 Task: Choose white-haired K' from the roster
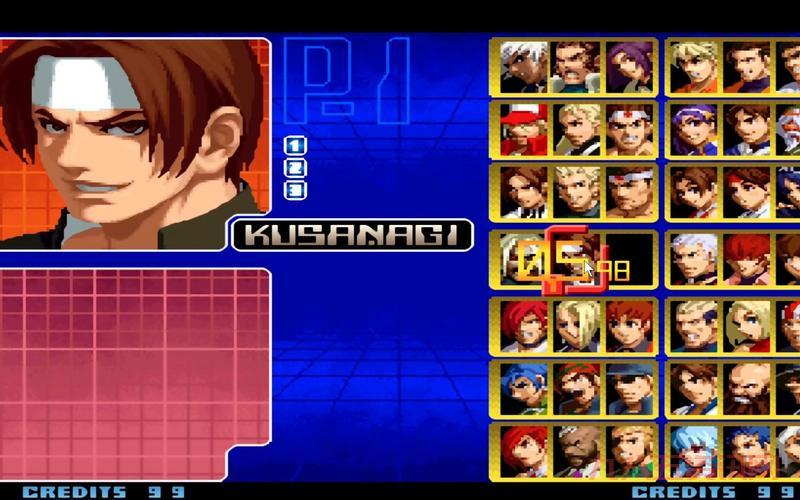point(525,66)
